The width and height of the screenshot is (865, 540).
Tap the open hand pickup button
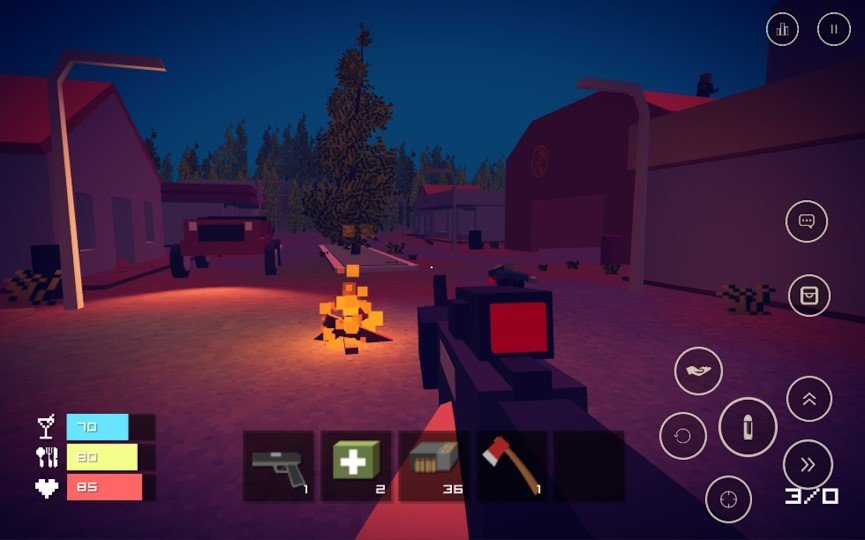(698, 371)
